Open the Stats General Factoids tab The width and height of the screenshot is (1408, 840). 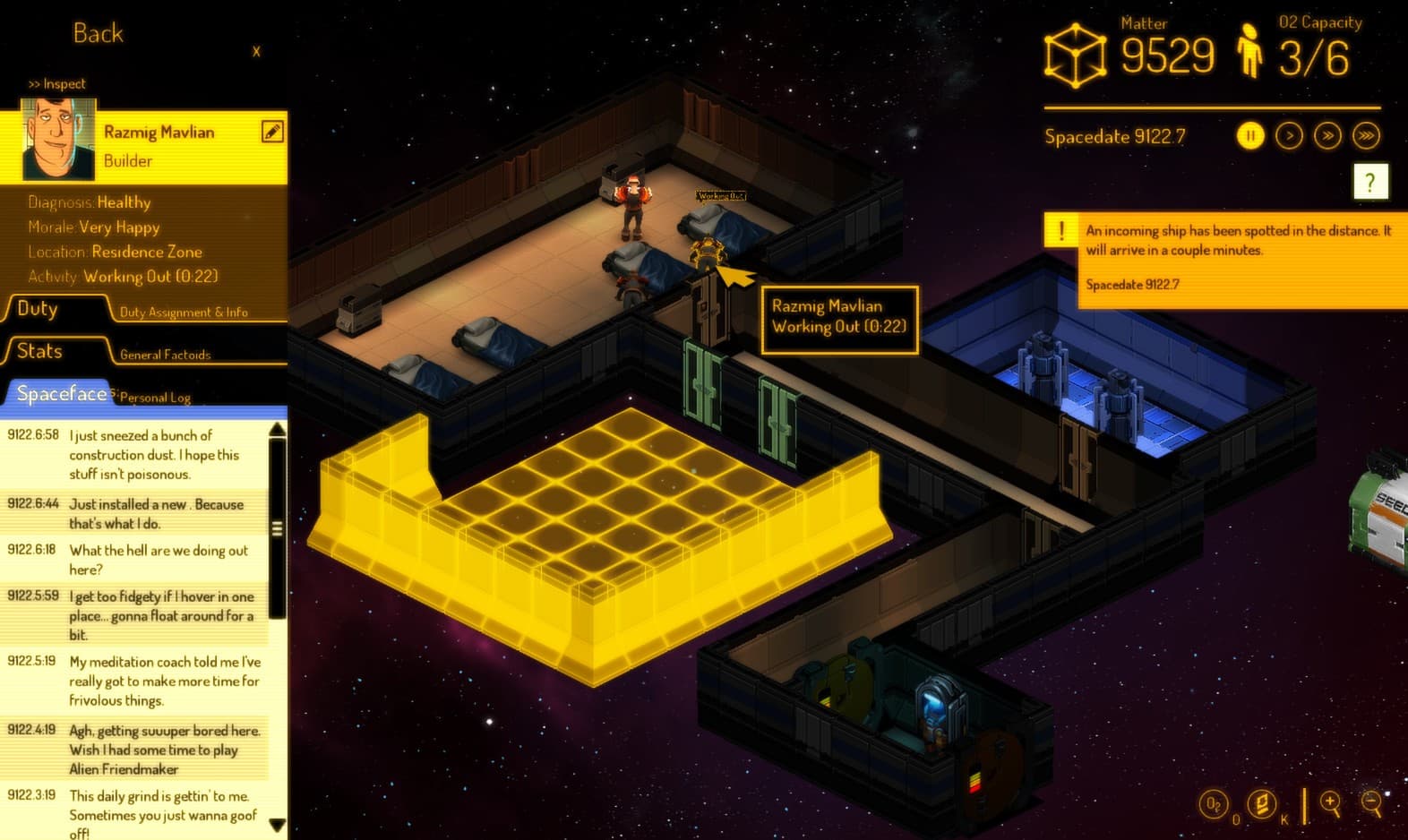[38, 351]
